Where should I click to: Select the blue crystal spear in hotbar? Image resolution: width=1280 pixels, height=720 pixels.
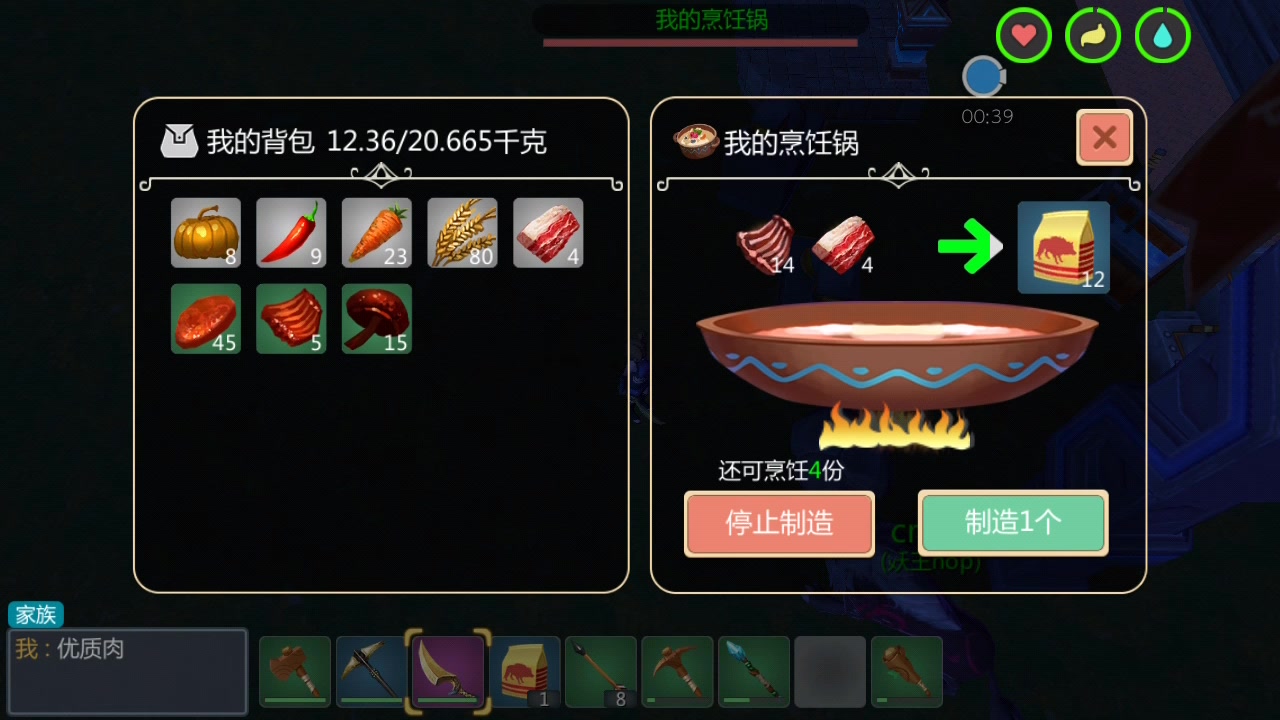pyautogui.click(x=753, y=671)
